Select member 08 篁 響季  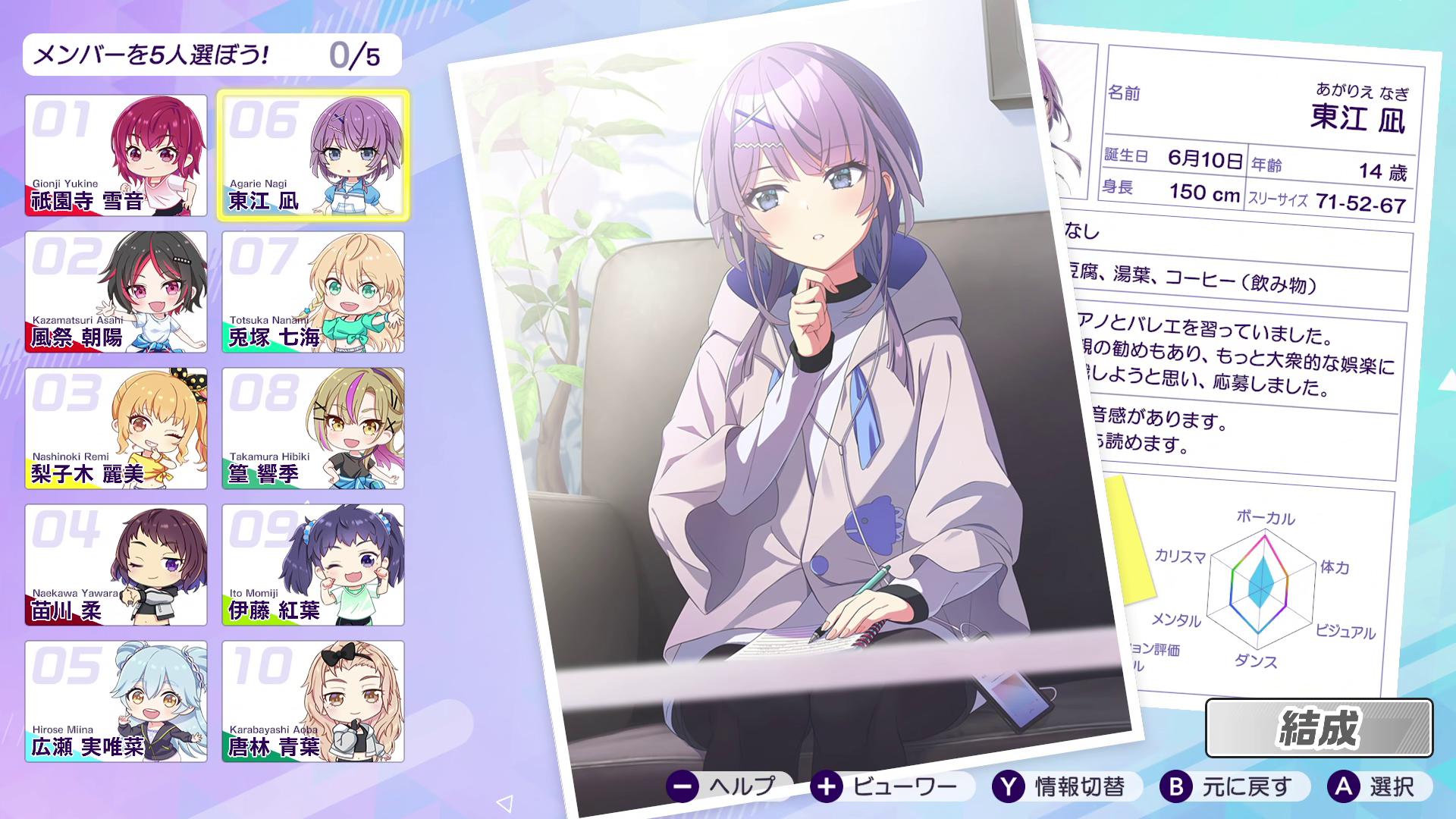coord(312,428)
